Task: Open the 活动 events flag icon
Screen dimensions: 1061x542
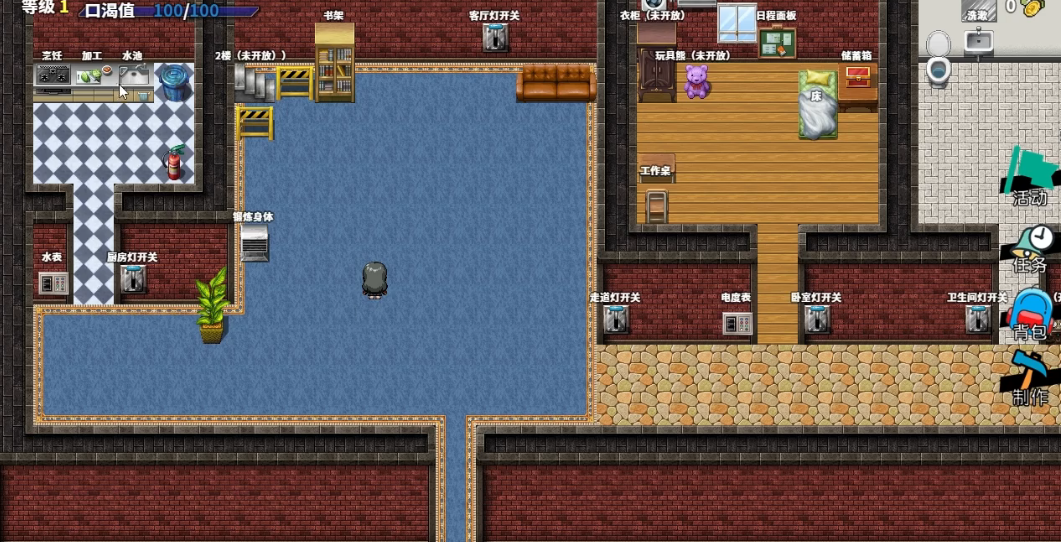Action: point(1030,177)
